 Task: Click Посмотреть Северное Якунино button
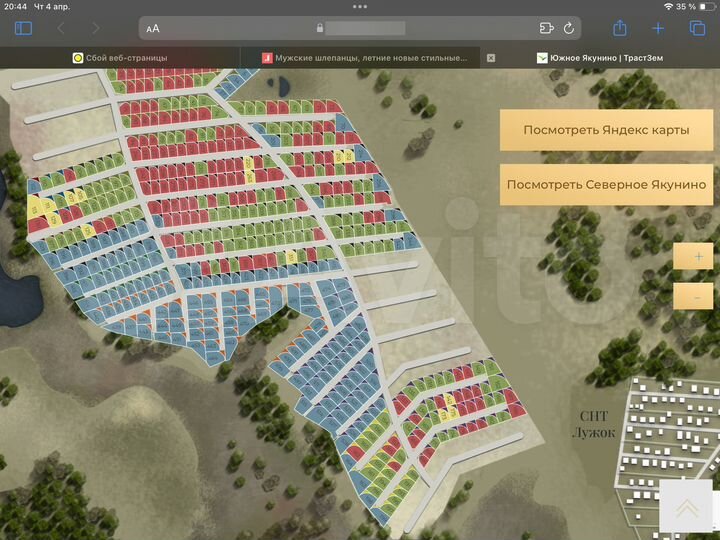(x=606, y=184)
